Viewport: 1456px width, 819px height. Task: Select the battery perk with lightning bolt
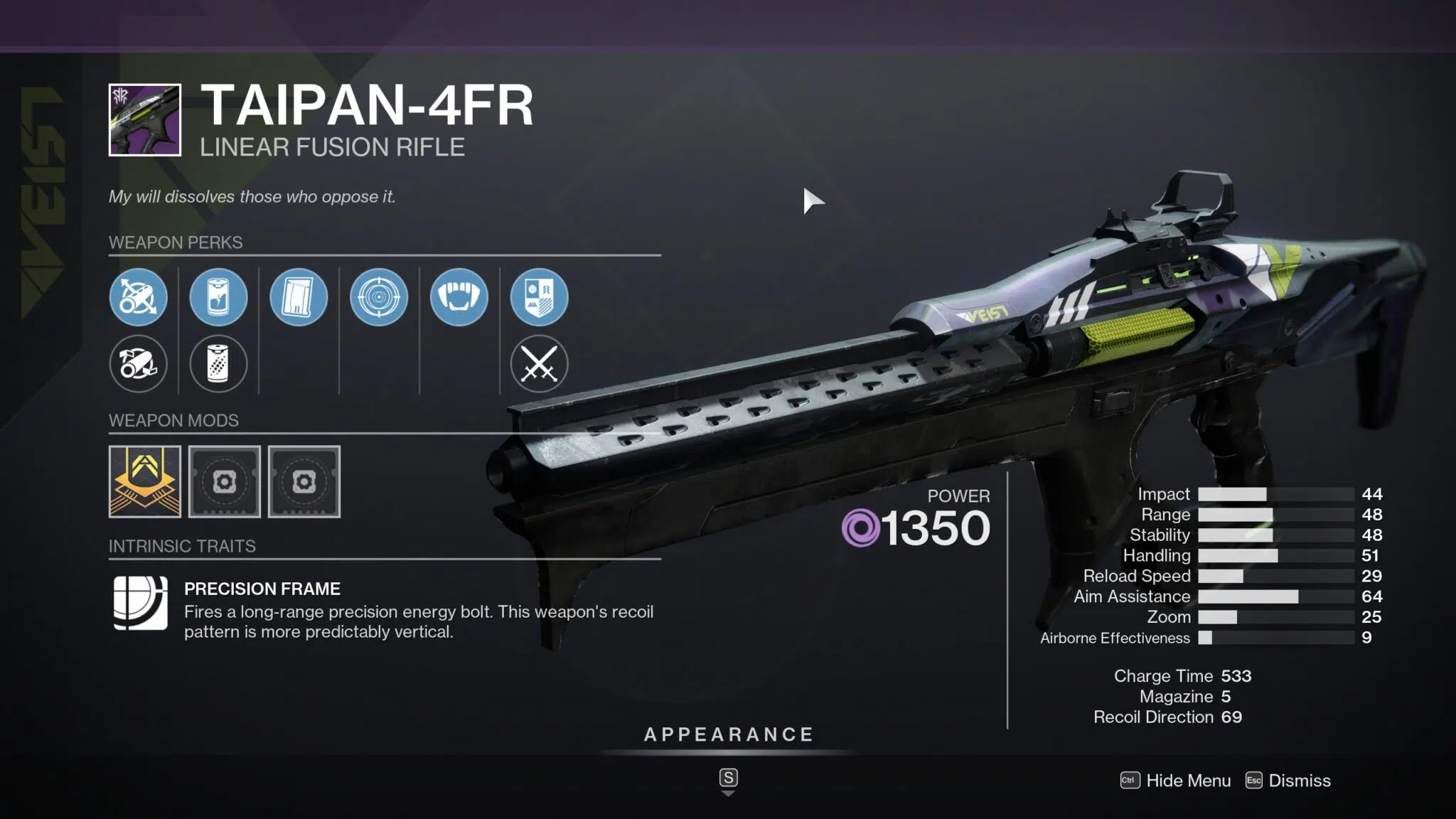[218, 297]
